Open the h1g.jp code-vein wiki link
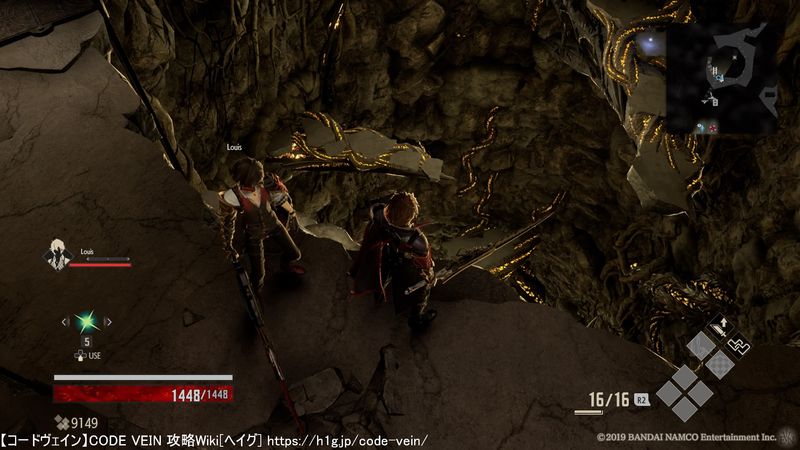Image resolution: width=800 pixels, height=450 pixels. [348, 440]
